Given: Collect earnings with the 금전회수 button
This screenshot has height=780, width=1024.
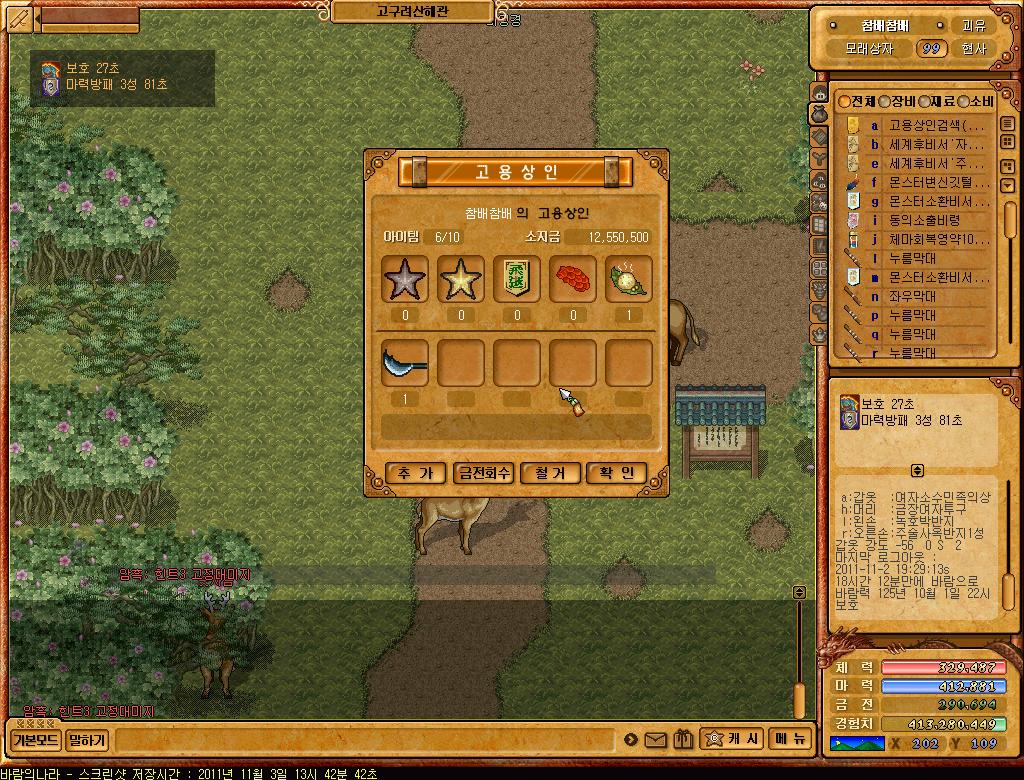Looking at the screenshot, I should pyautogui.click(x=483, y=473).
